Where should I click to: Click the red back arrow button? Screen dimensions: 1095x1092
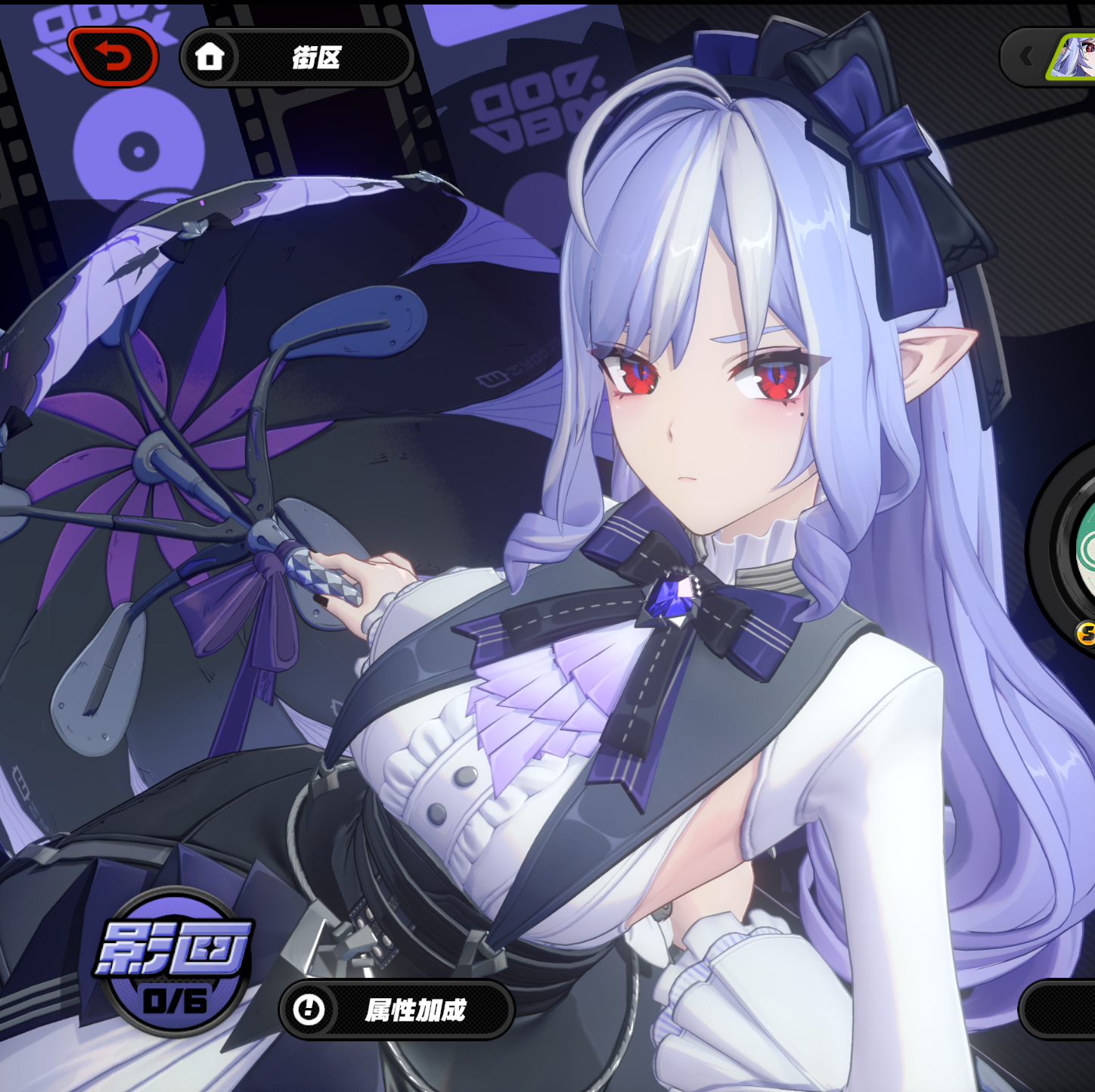(113, 57)
